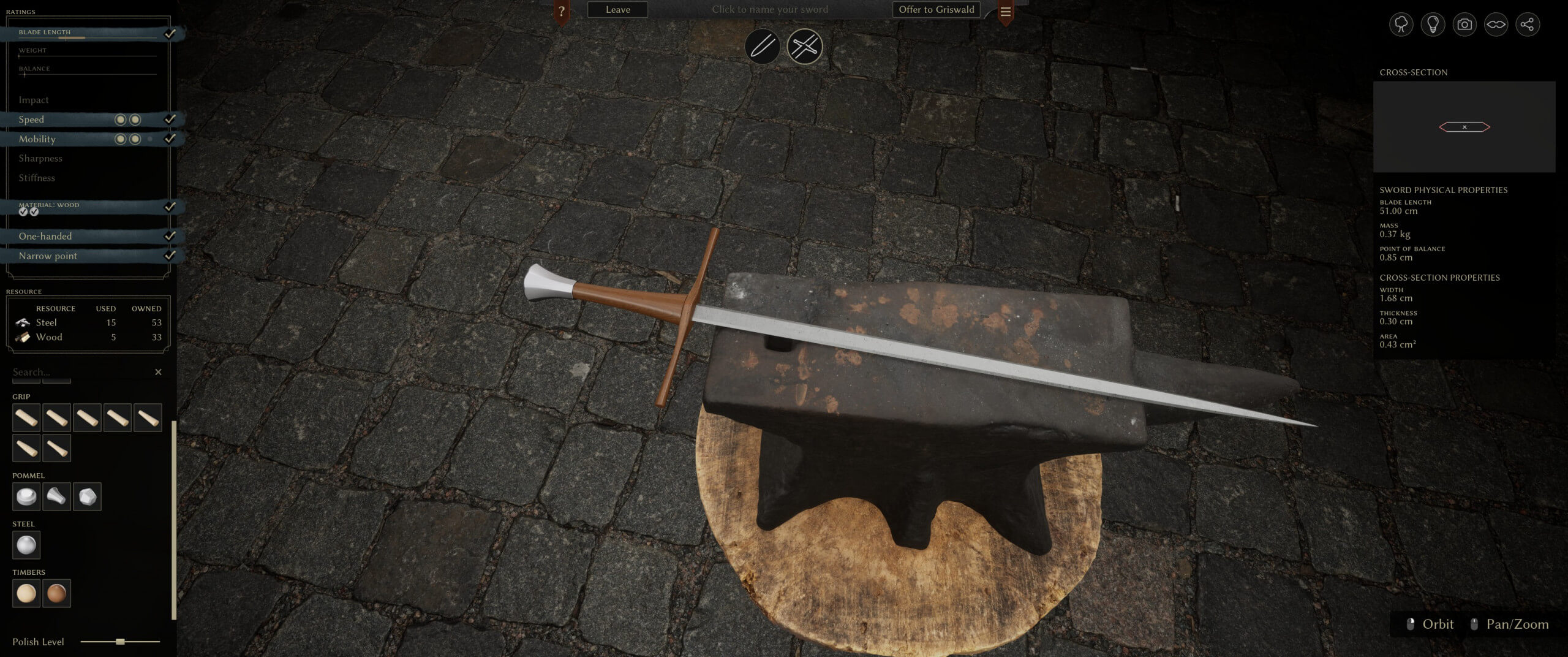
Task: Open the share icon
Action: click(1527, 24)
